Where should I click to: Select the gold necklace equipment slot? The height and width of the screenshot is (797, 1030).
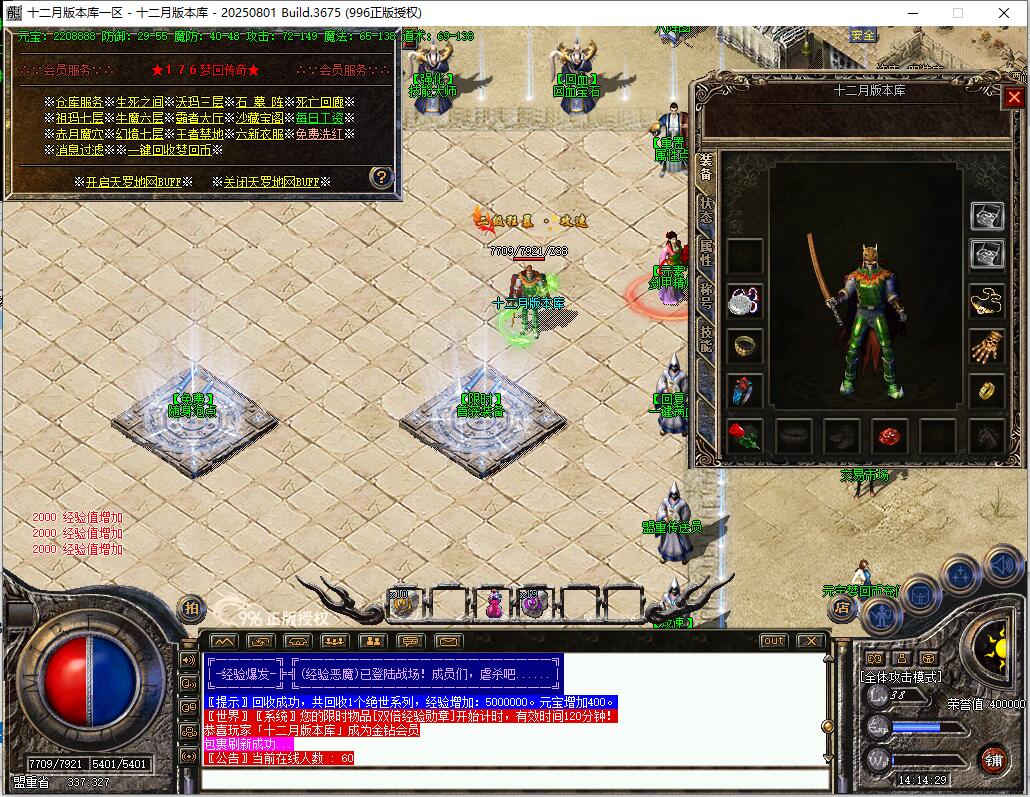click(988, 300)
